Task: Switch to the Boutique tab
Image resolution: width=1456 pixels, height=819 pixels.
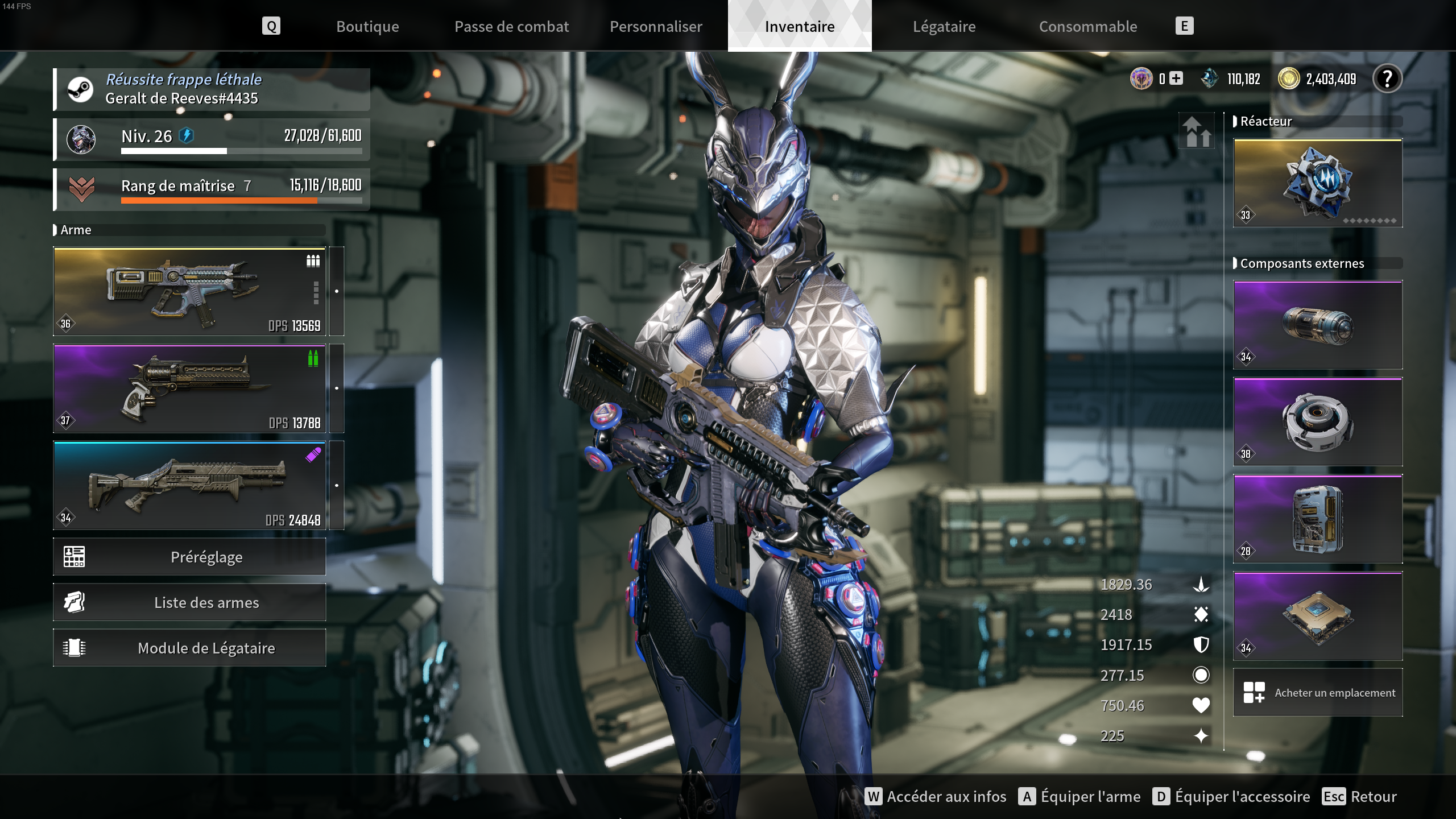Action: click(x=367, y=26)
